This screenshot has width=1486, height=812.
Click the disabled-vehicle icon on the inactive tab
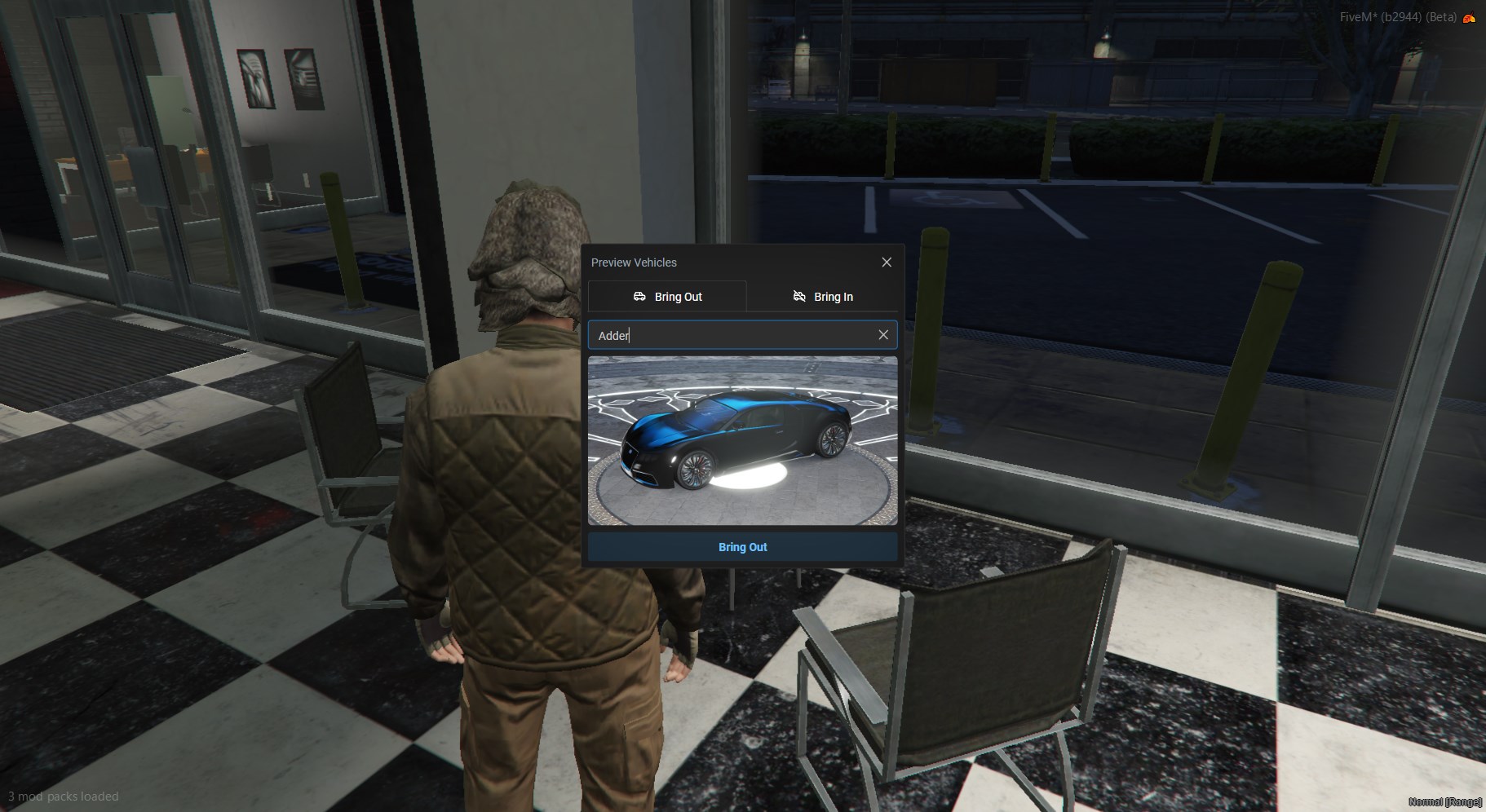coord(799,297)
